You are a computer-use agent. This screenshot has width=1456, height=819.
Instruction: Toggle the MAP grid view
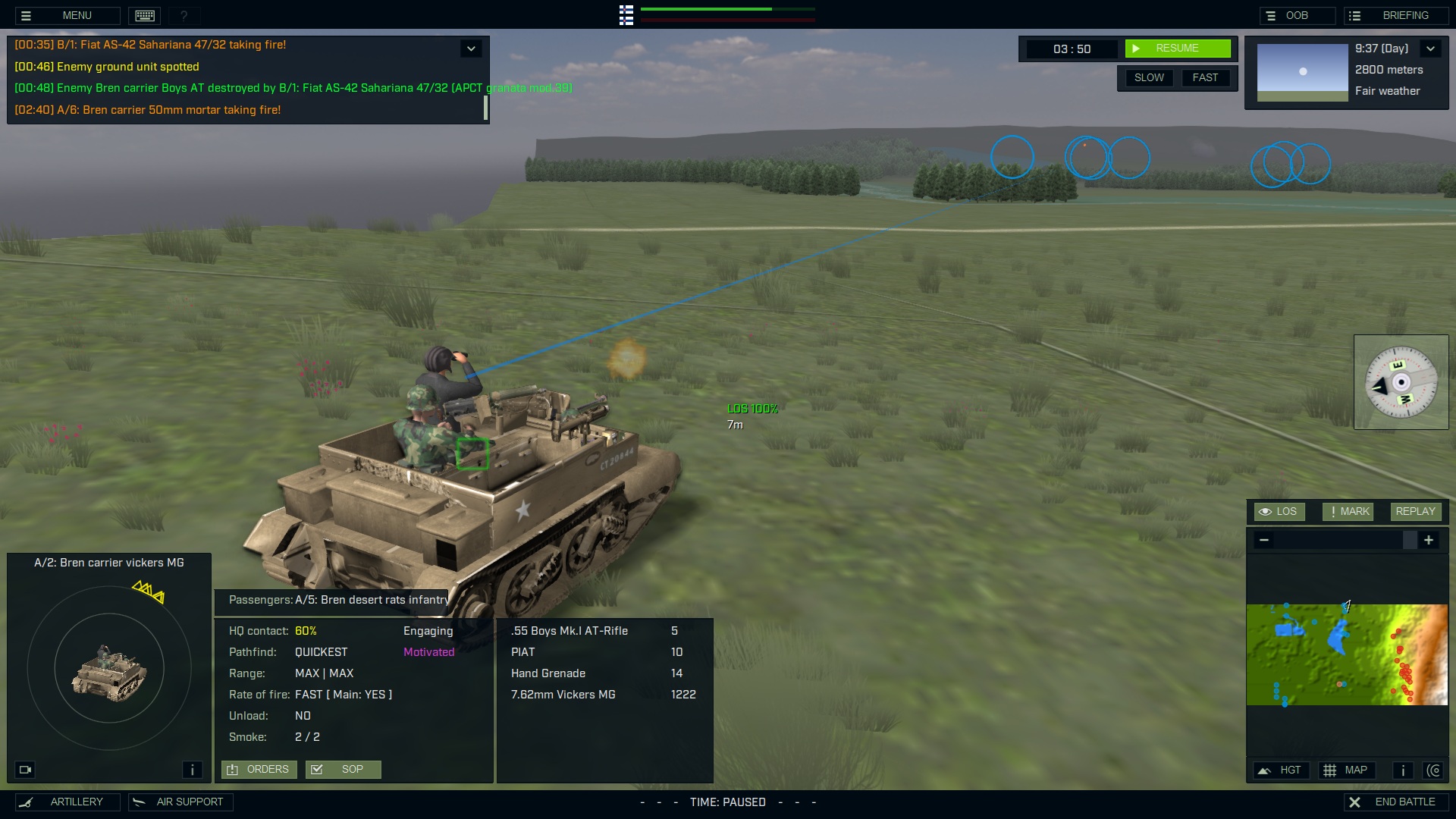(x=1346, y=770)
